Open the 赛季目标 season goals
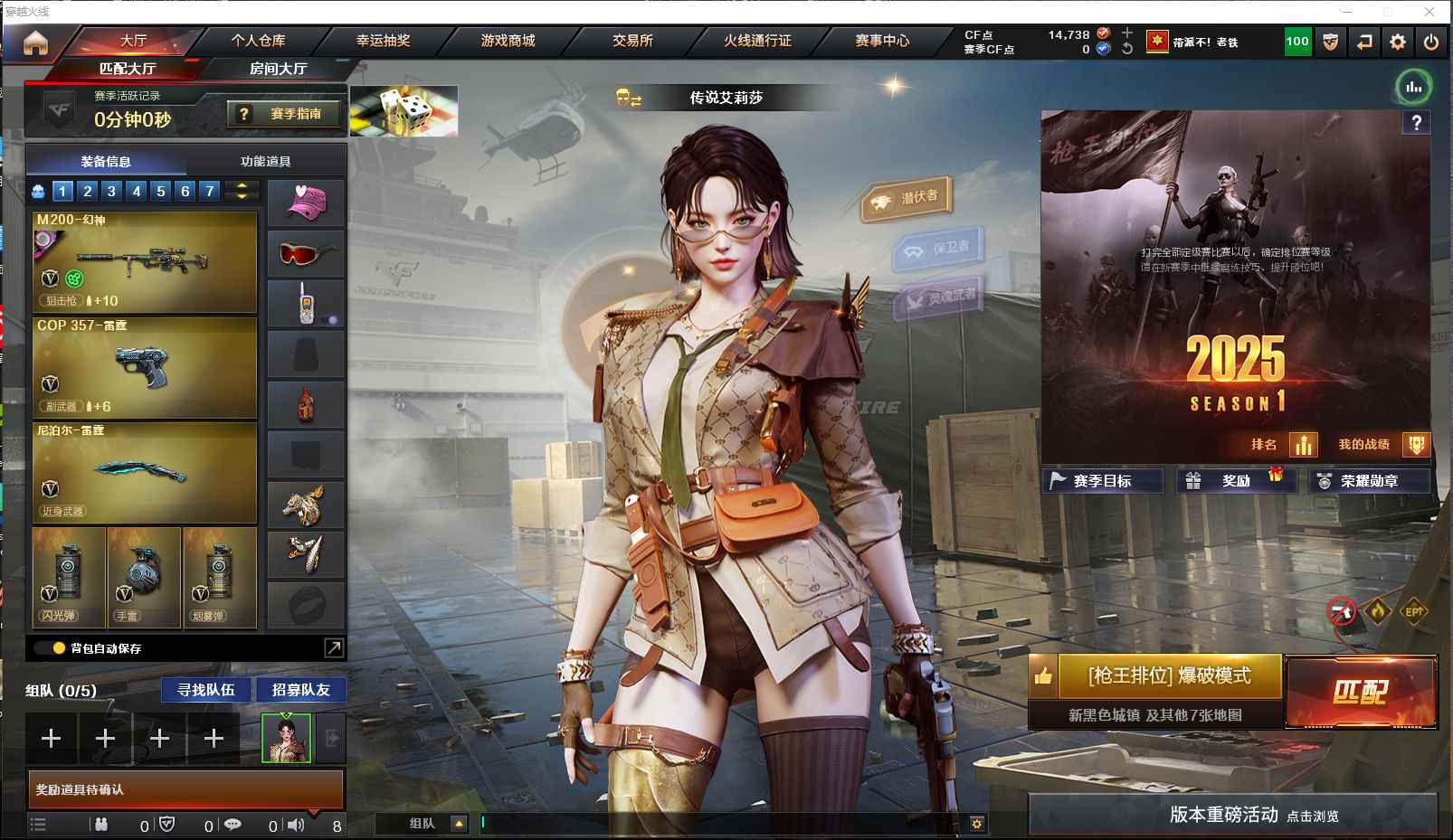The height and width of the screenshot is (840, 1453). point(1102,481)
